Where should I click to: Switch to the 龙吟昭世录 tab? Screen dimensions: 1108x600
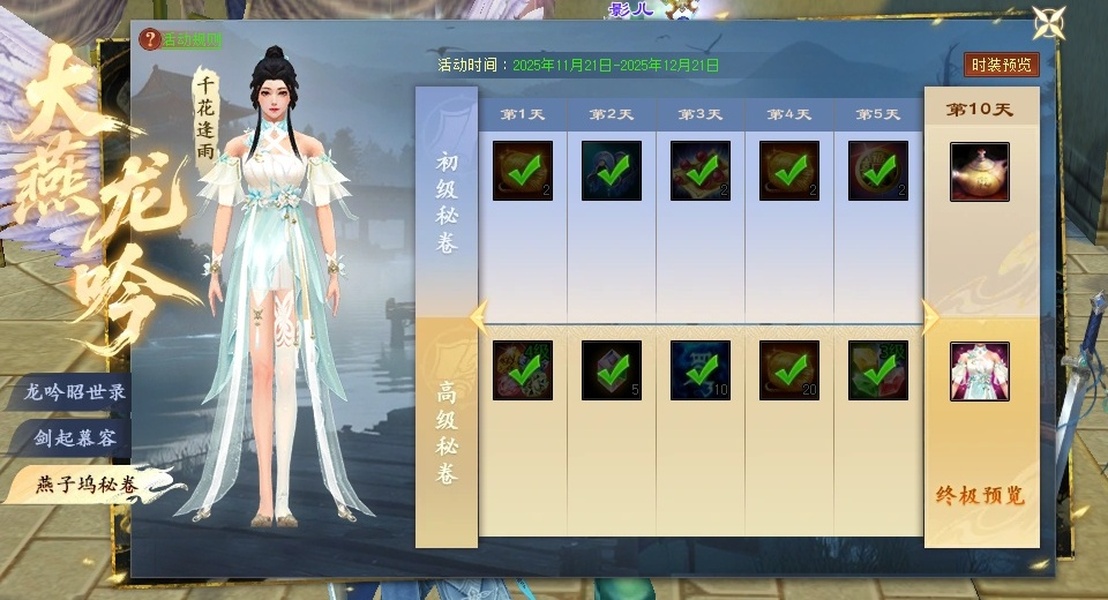pyautogui.click(x=76, y=392)
